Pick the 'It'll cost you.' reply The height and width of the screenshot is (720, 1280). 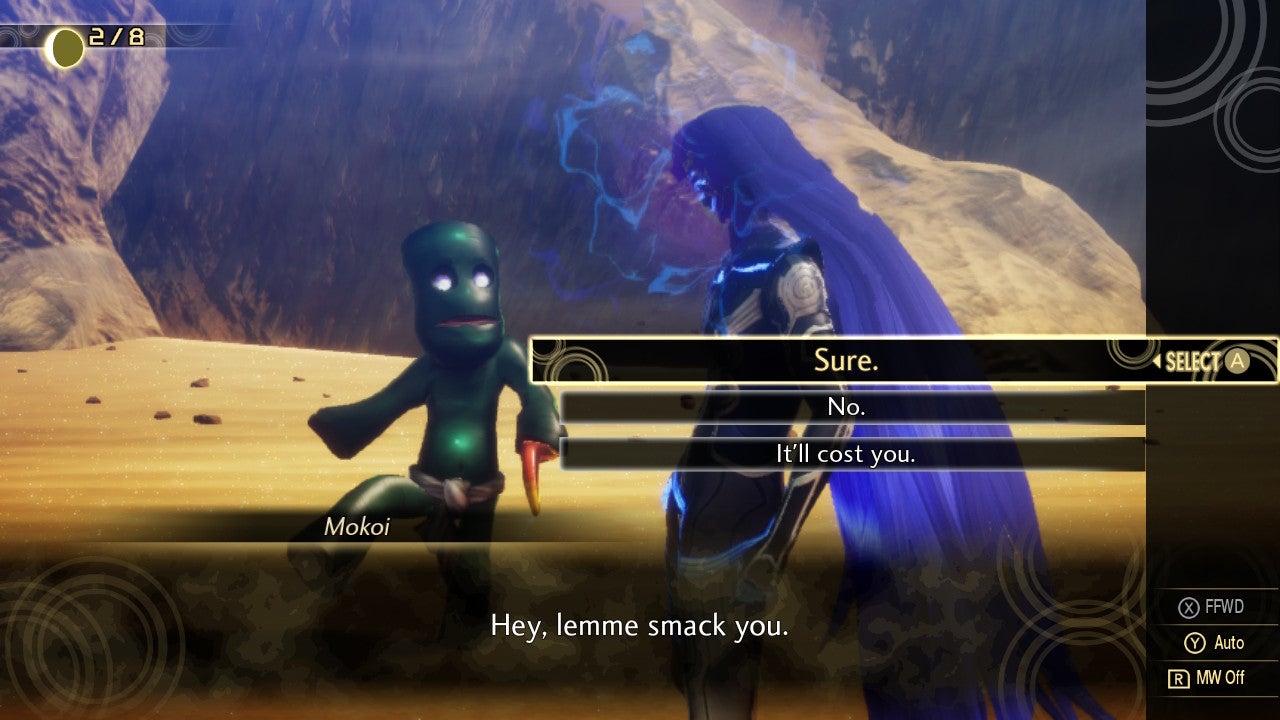point(846,453)
